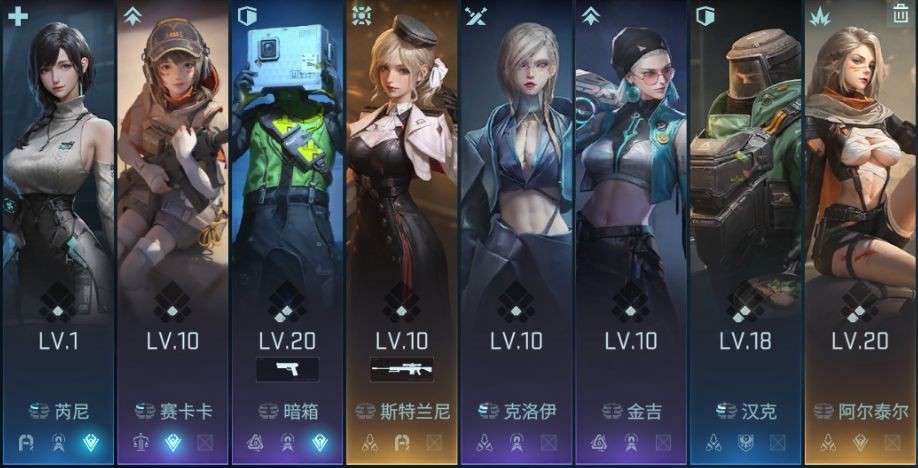Click the glowing diamond skill icon under 芮尼

[90, 442]
